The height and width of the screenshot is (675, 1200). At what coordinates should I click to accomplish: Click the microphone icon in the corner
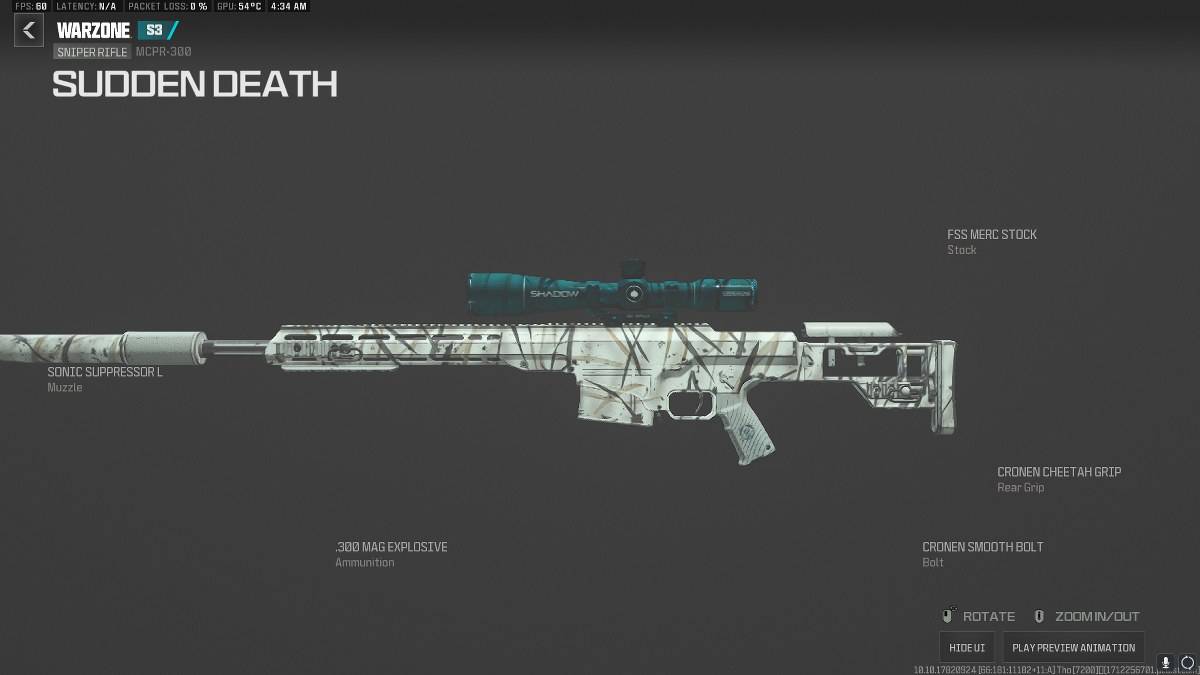pyautogui.click(x=1165, y=663)
